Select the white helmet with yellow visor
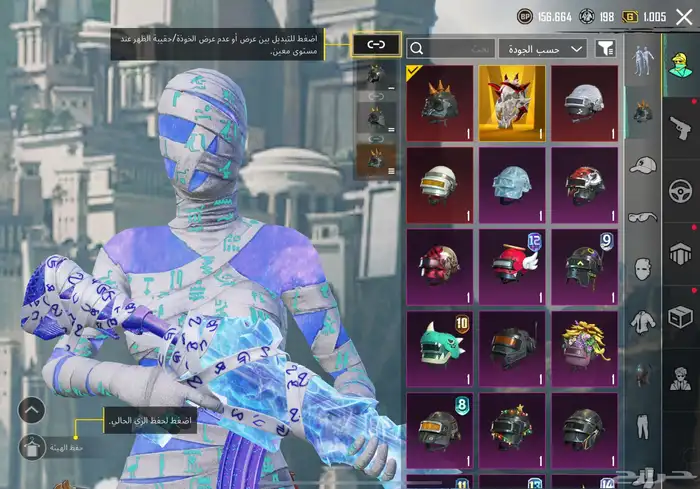Viewport: 700px width, 489px height. [439, 185]
